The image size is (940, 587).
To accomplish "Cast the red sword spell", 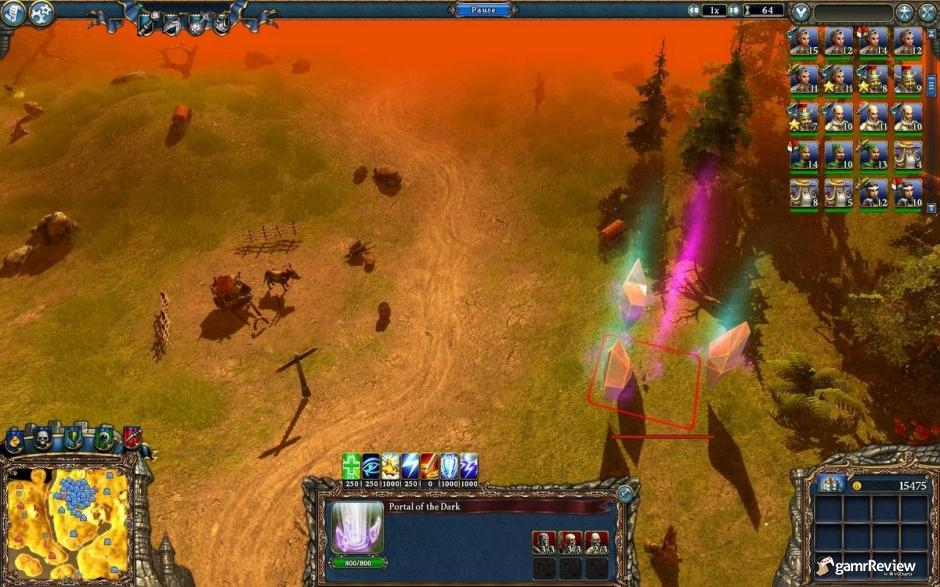I will click(x=429, y=465).
